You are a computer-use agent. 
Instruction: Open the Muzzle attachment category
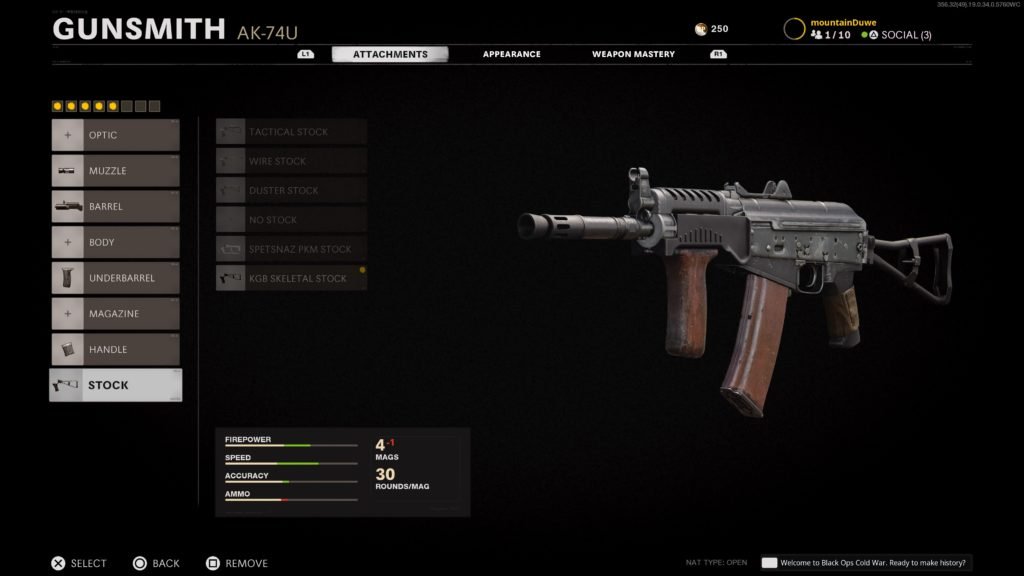115,171
